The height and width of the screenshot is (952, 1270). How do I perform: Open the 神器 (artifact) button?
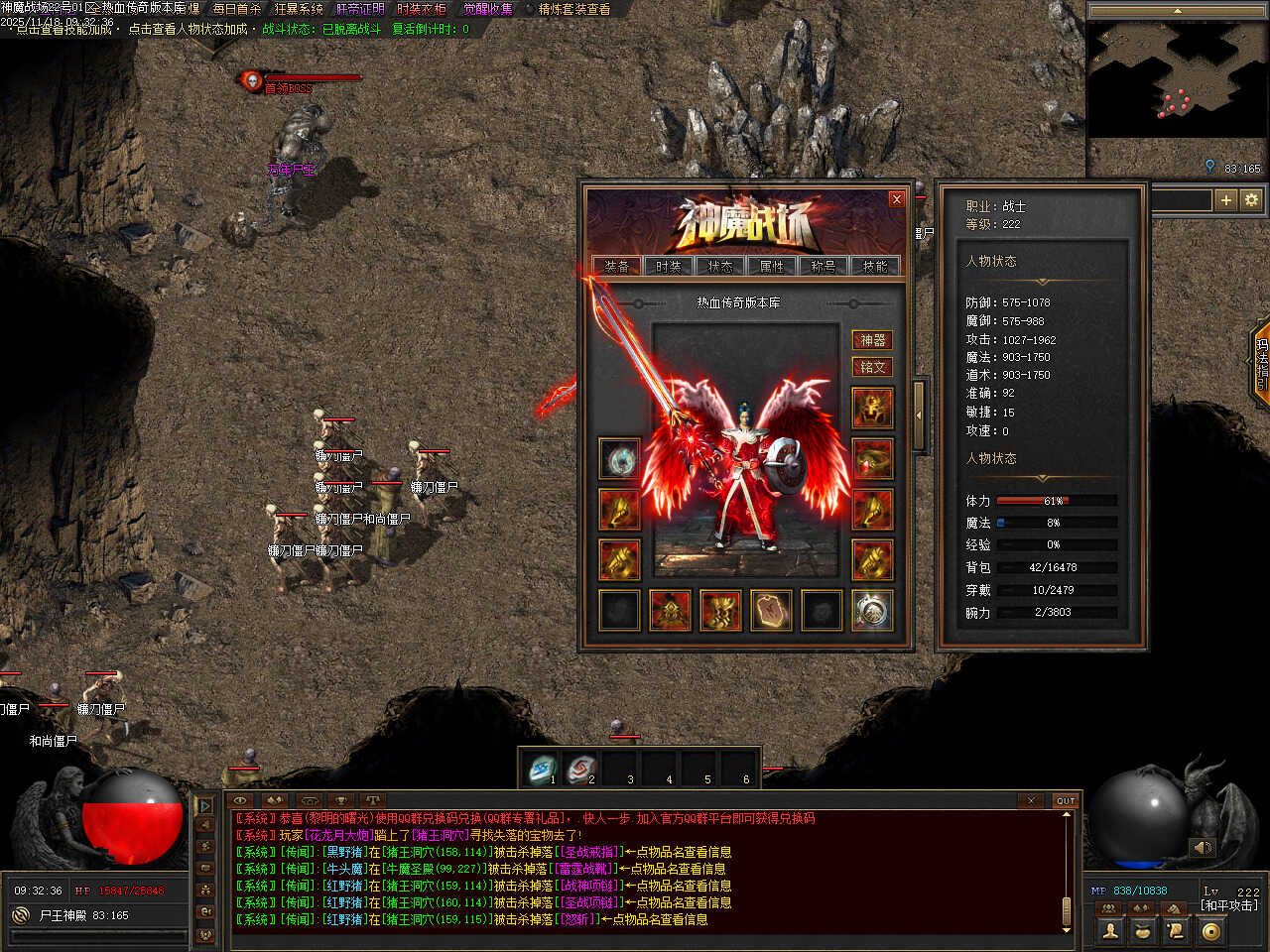872,340
